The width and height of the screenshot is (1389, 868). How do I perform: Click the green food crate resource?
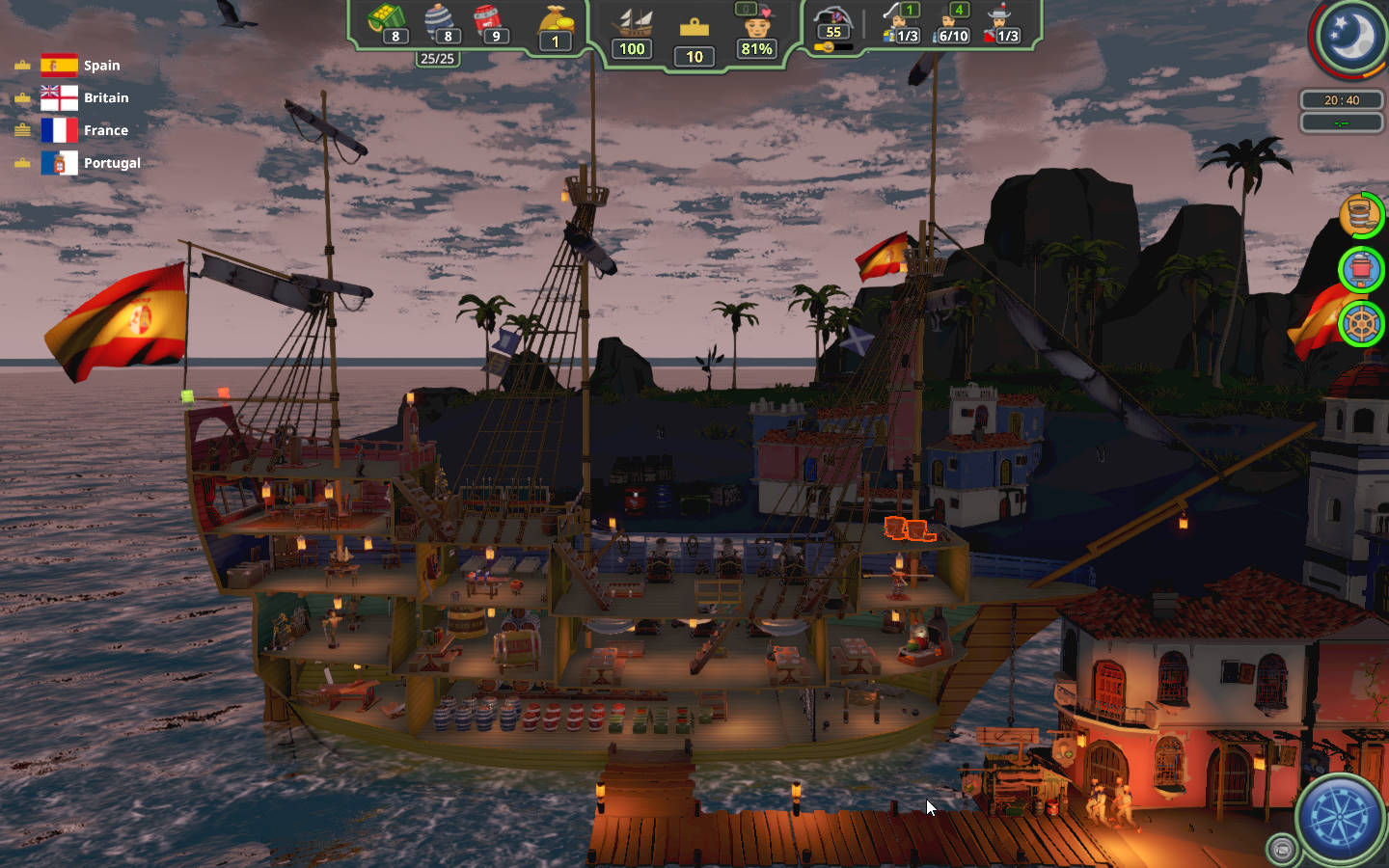[x=387, y=21]
